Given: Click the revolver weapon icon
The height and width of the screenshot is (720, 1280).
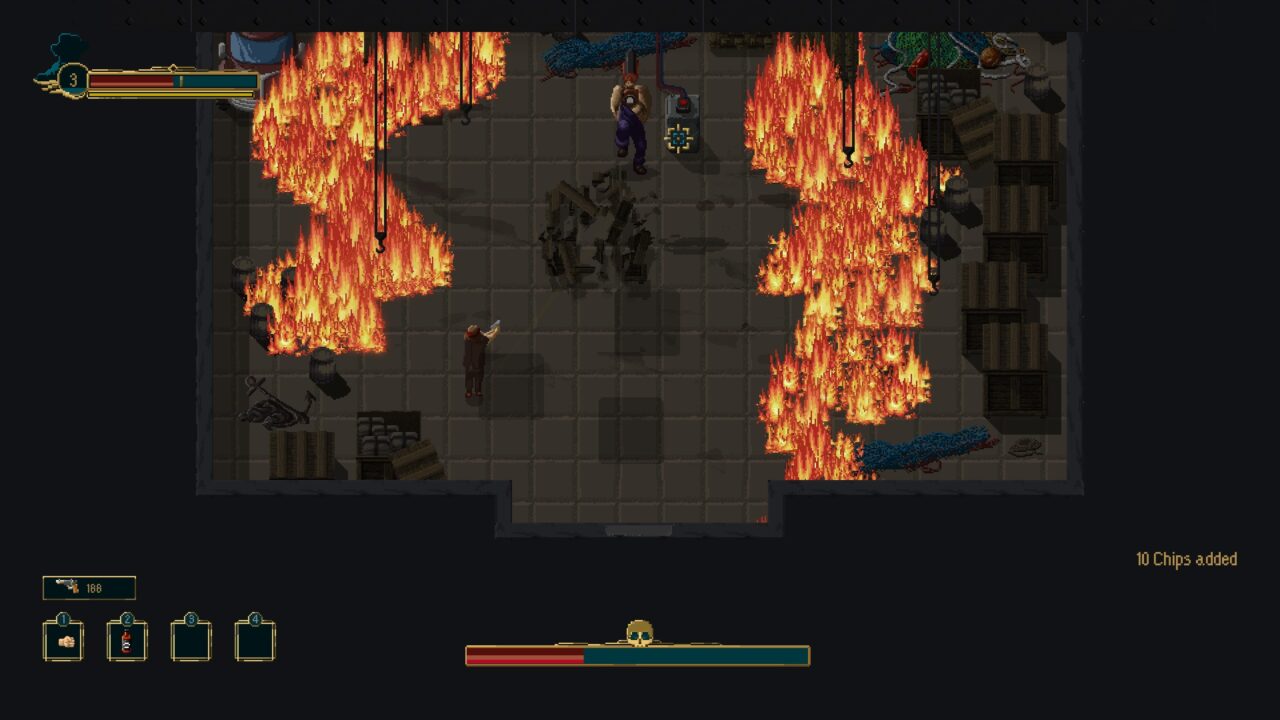Looking at the screenshot, I should tap(68, 587).
